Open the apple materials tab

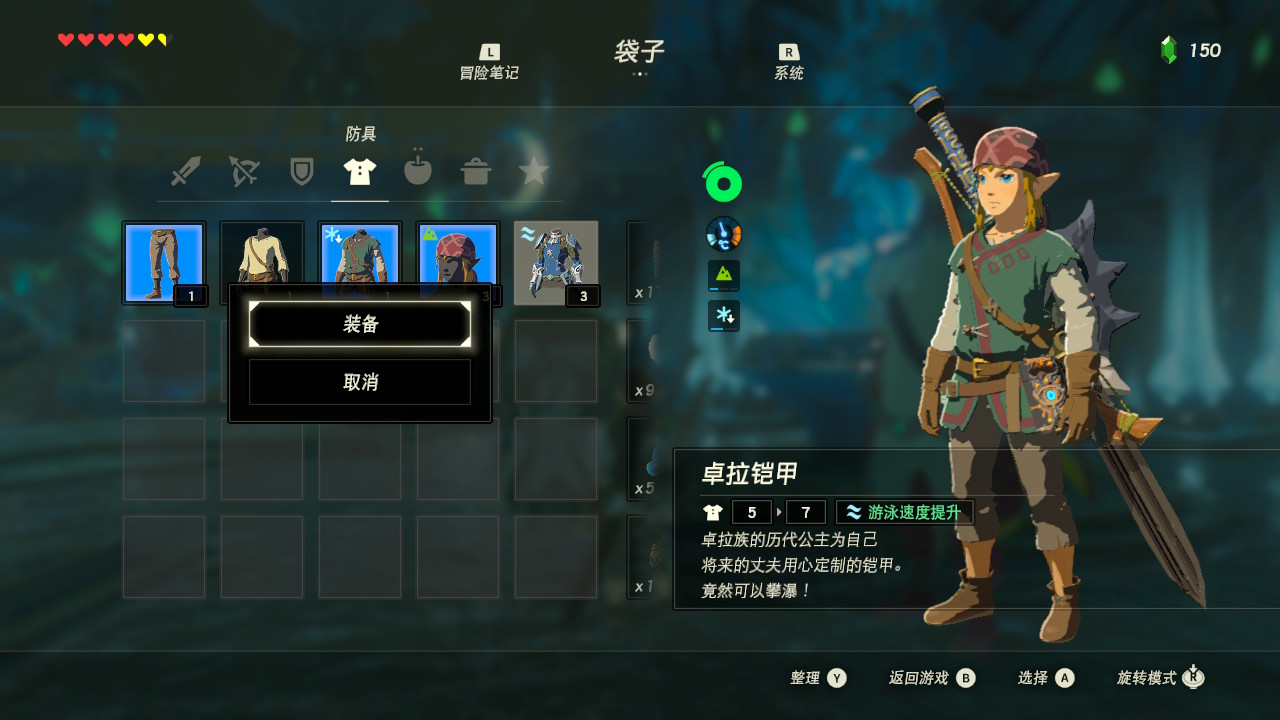[x=418, y=172]
